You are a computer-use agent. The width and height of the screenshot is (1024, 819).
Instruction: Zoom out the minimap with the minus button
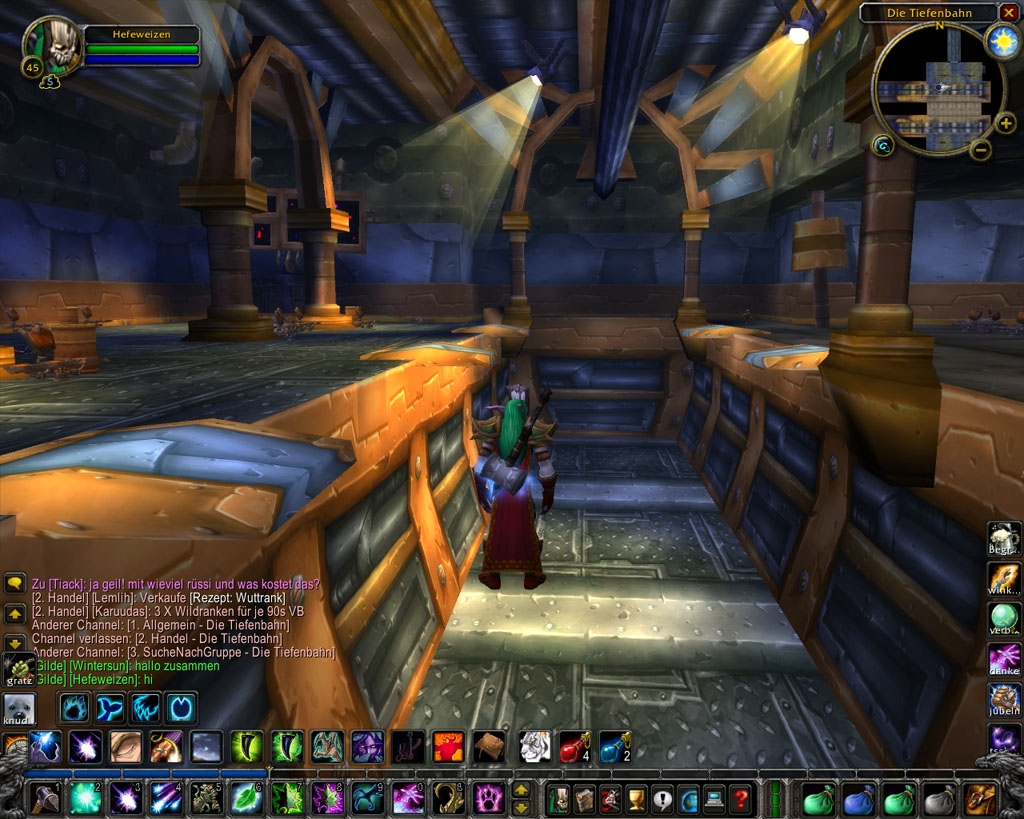pos(981,150)
